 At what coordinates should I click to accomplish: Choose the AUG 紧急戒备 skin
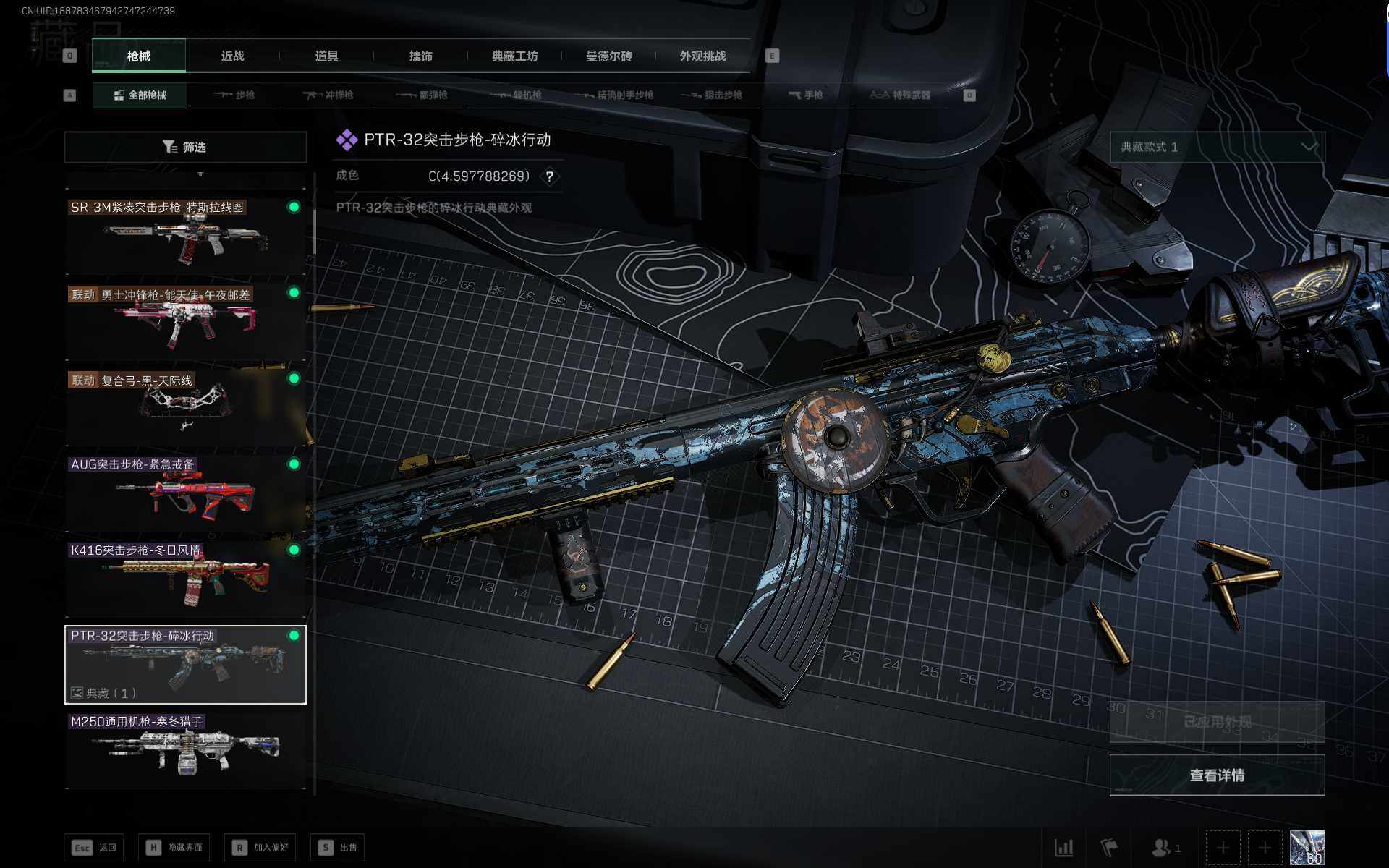click(185, 492)
